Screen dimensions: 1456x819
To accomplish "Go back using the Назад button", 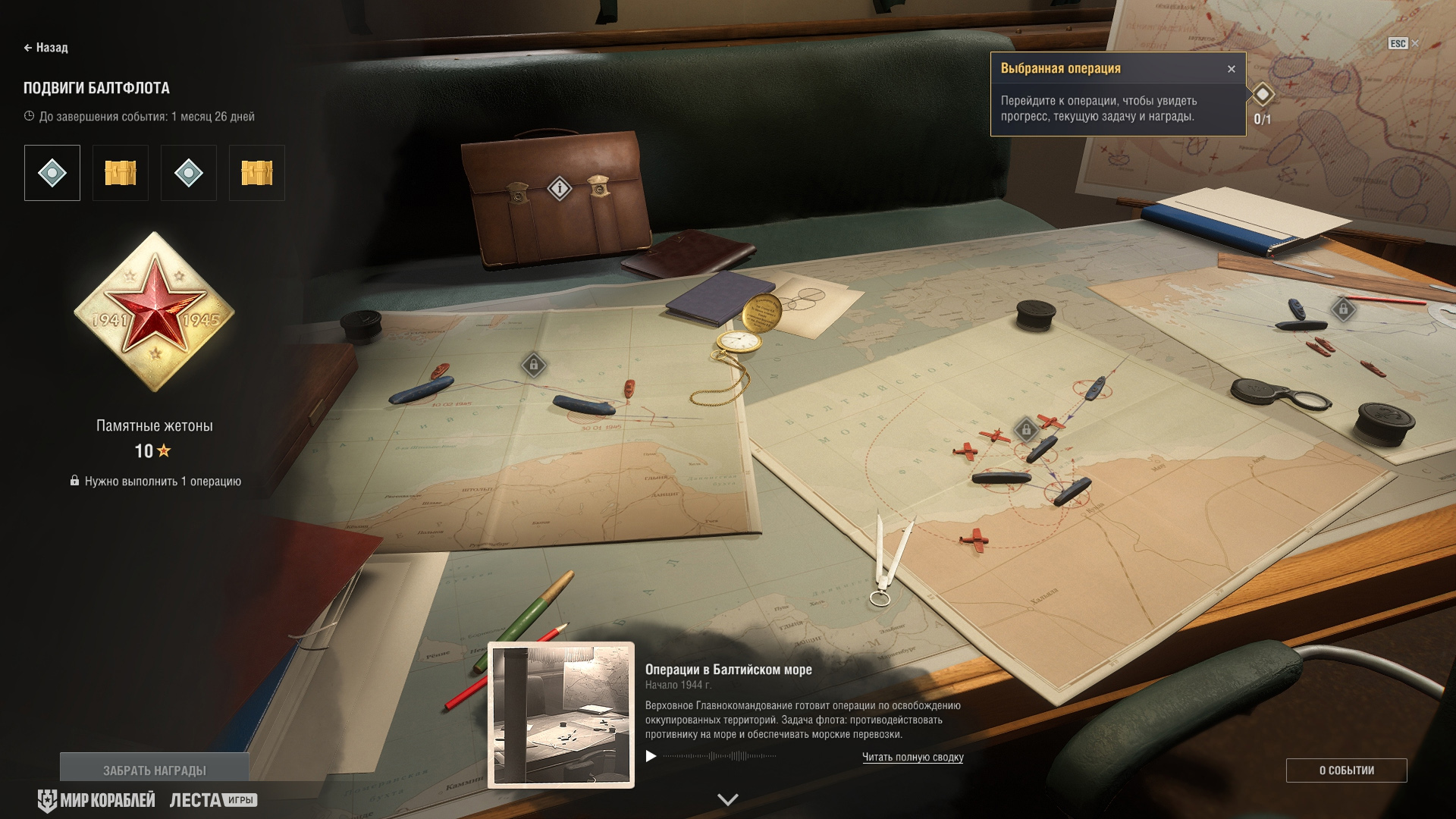I will point(46,48).
